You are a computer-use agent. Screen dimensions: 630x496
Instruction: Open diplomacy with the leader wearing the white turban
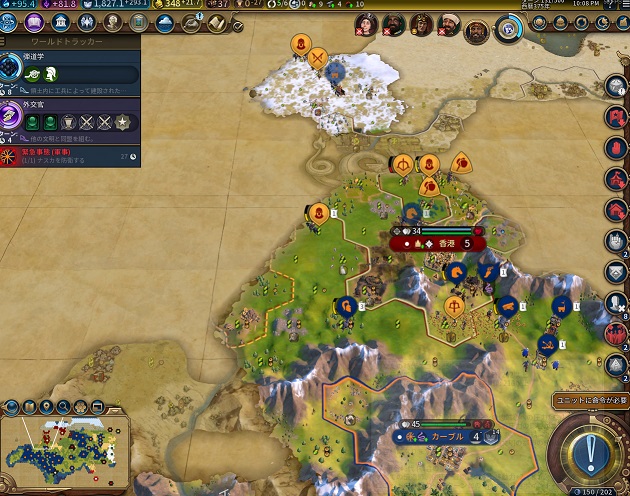450,25
